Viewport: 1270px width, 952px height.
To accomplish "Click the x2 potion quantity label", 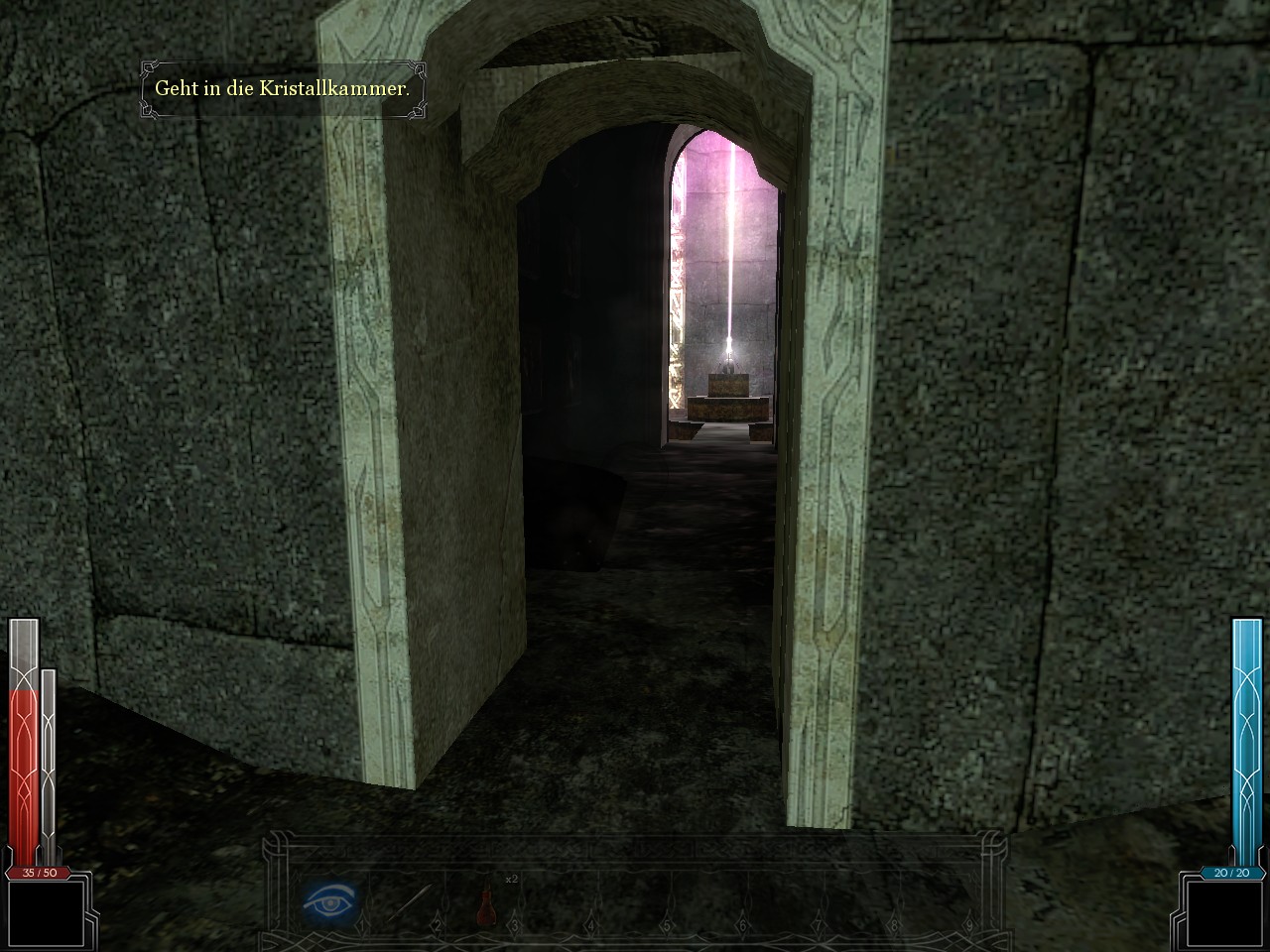I will pos(511,878).
